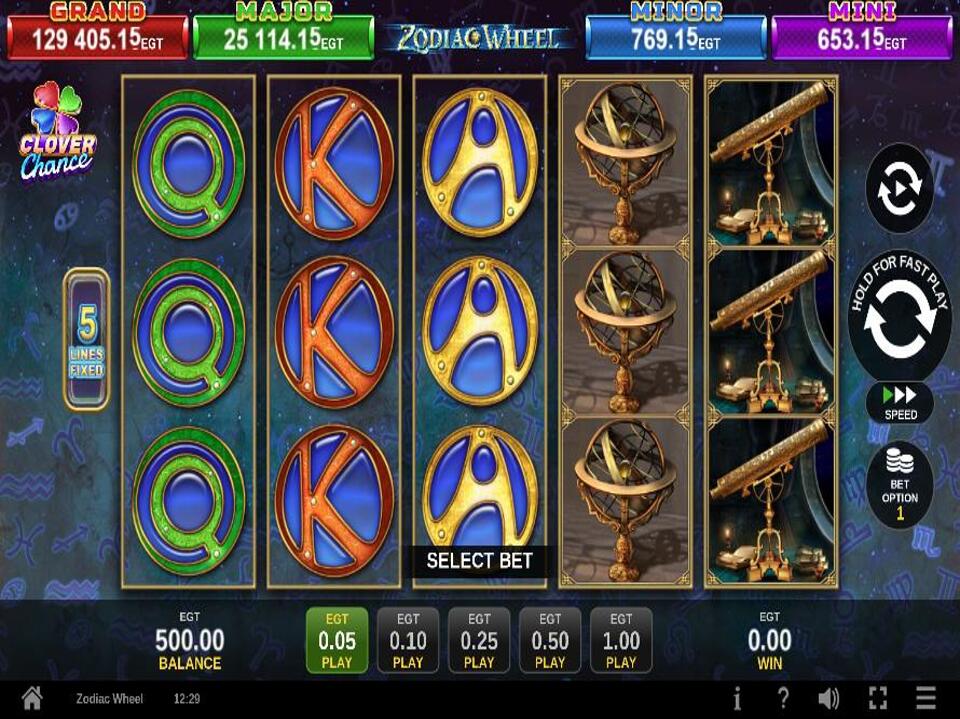
Task: Open the Clover Chance feature
Action: pyautogui.click(x=57, y=132)
